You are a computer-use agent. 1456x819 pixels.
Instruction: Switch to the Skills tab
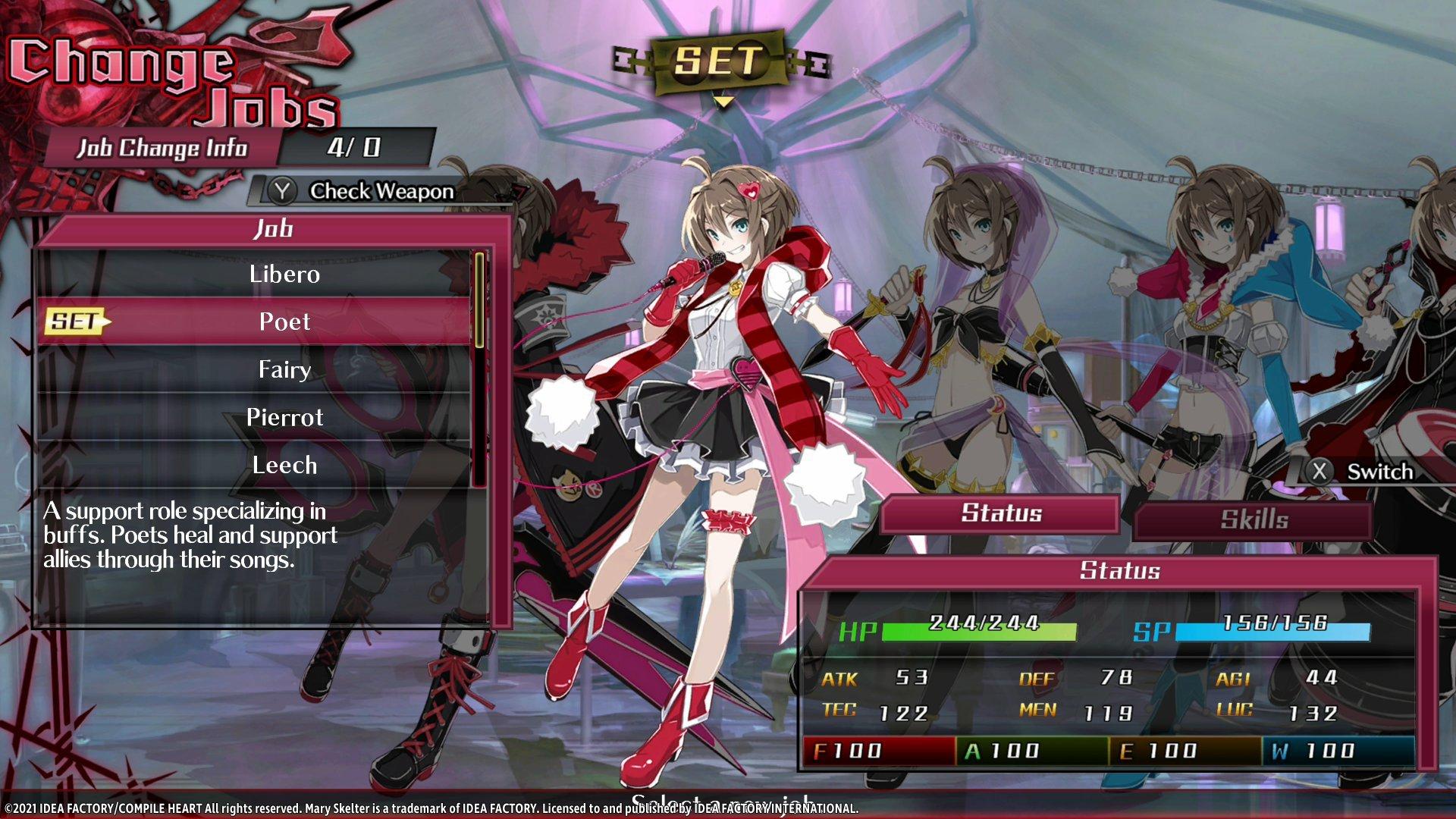pos(1253,519)
